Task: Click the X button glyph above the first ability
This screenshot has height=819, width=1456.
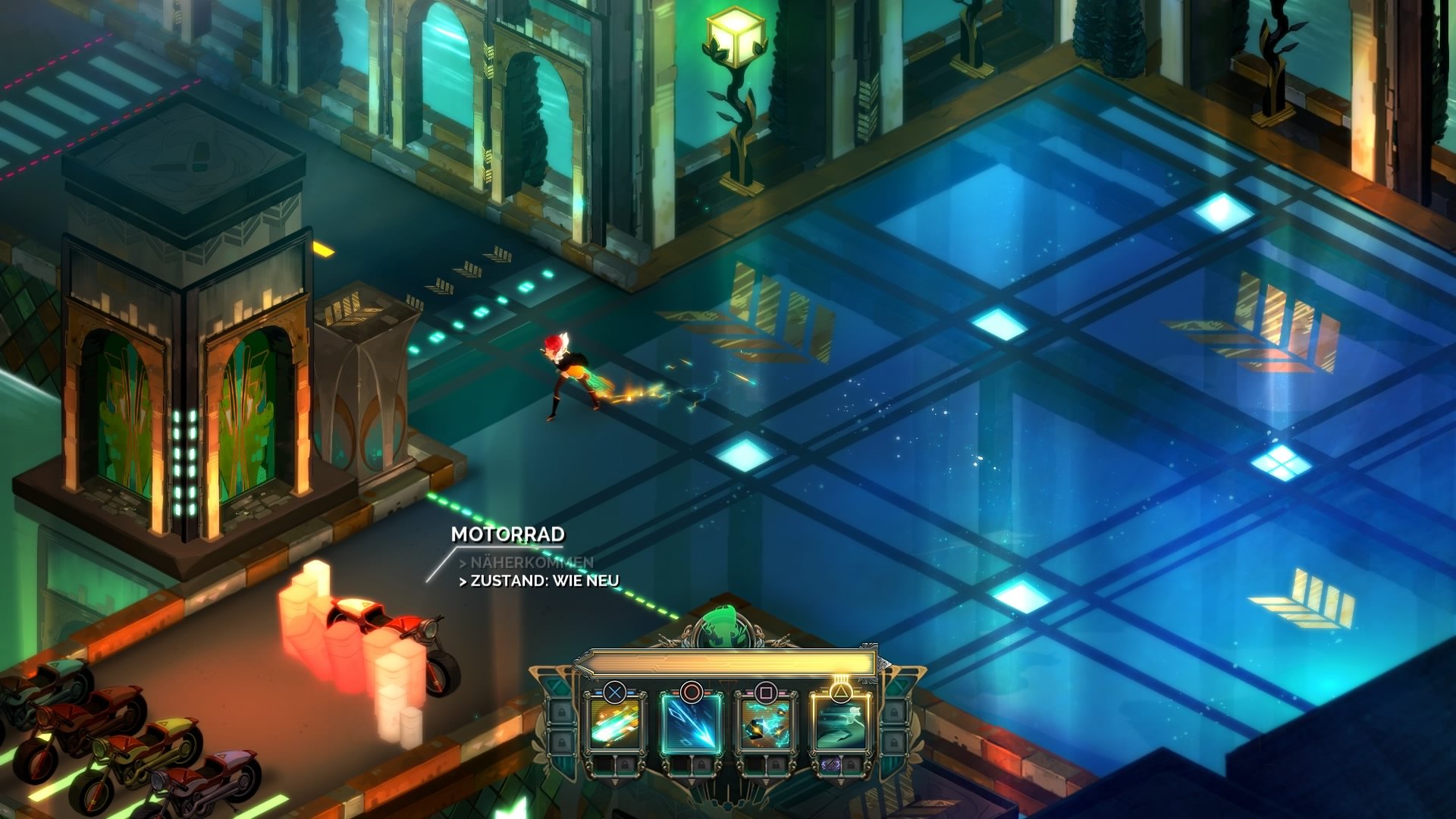Action: tap(614, 693)
